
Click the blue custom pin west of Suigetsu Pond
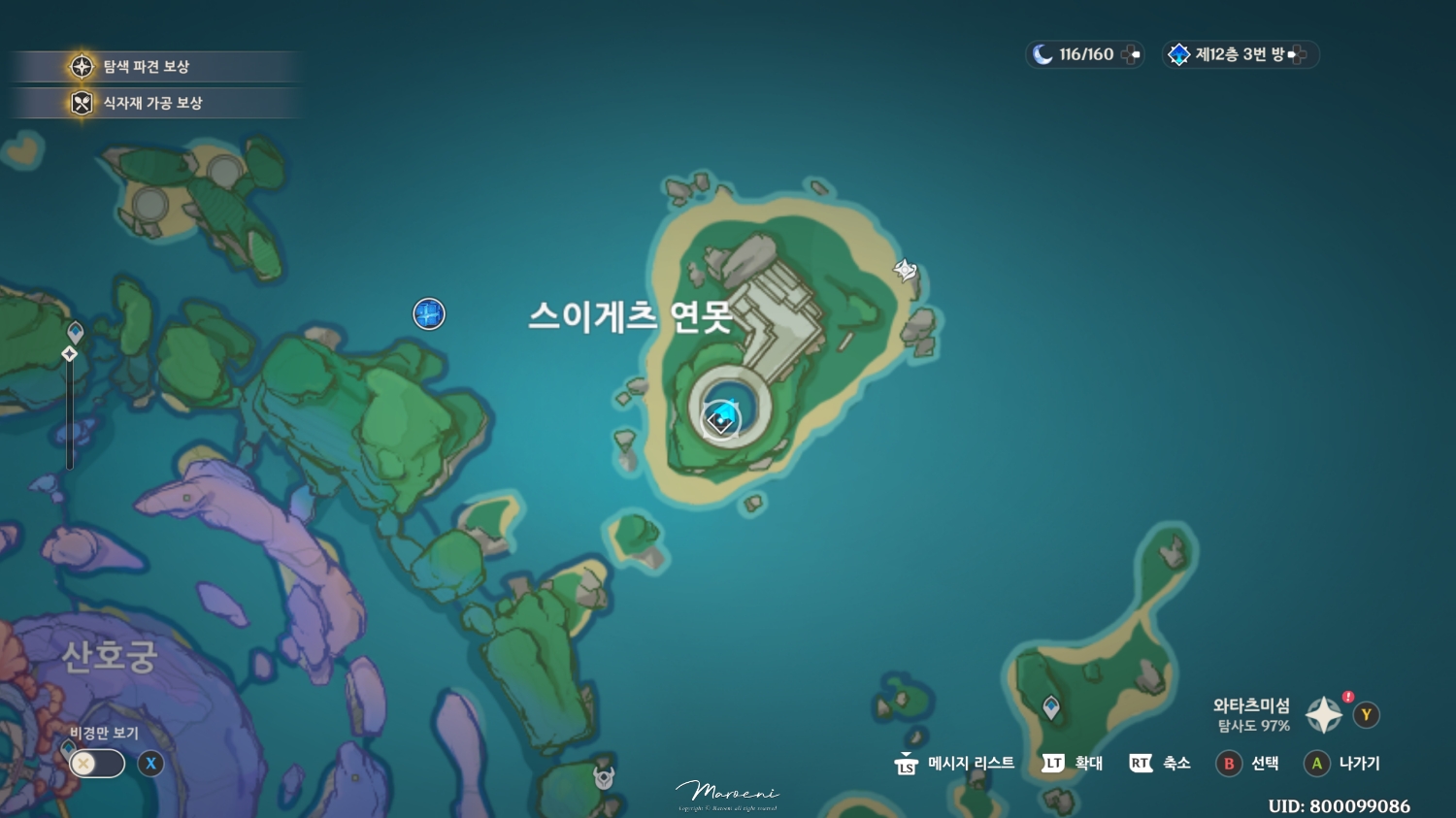[428, 314]
